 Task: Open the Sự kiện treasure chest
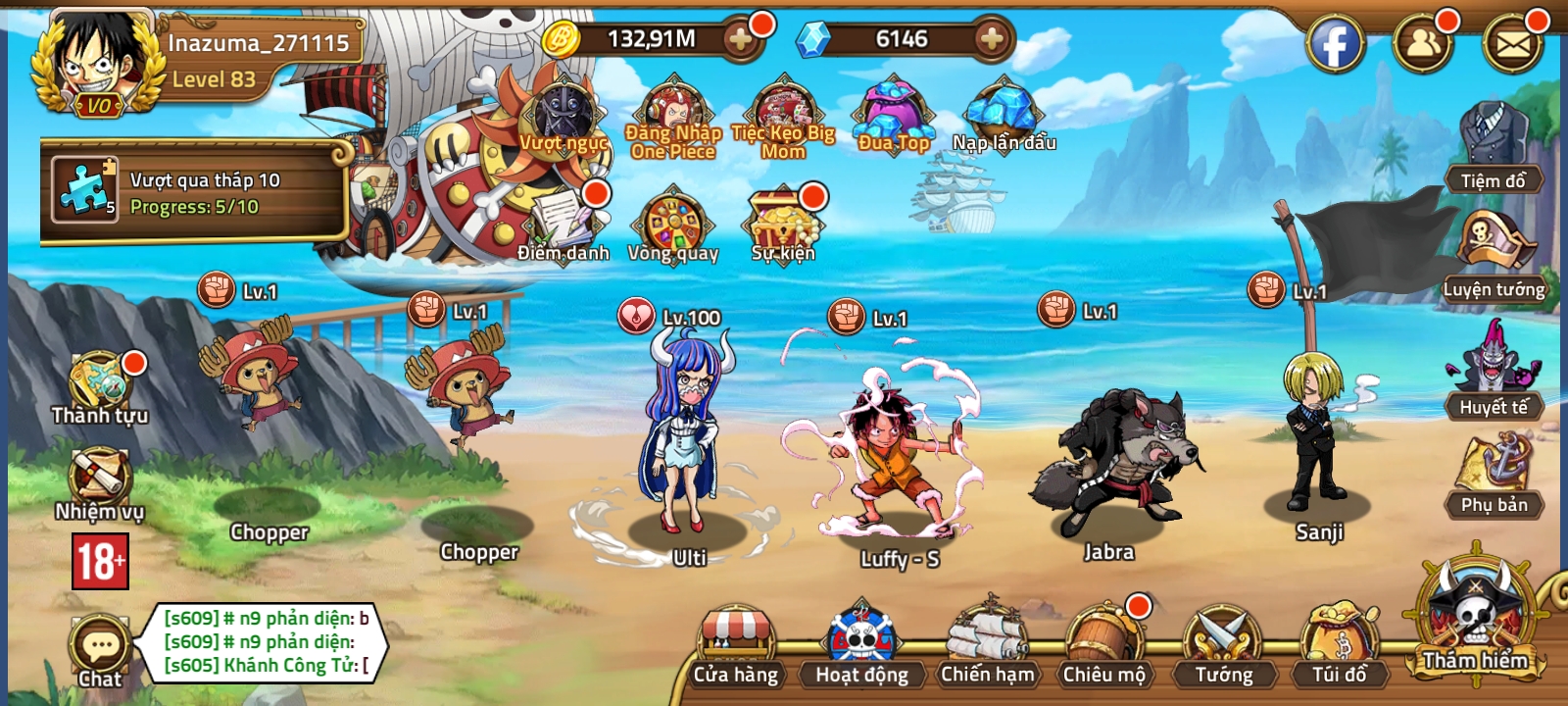(780, 221)
